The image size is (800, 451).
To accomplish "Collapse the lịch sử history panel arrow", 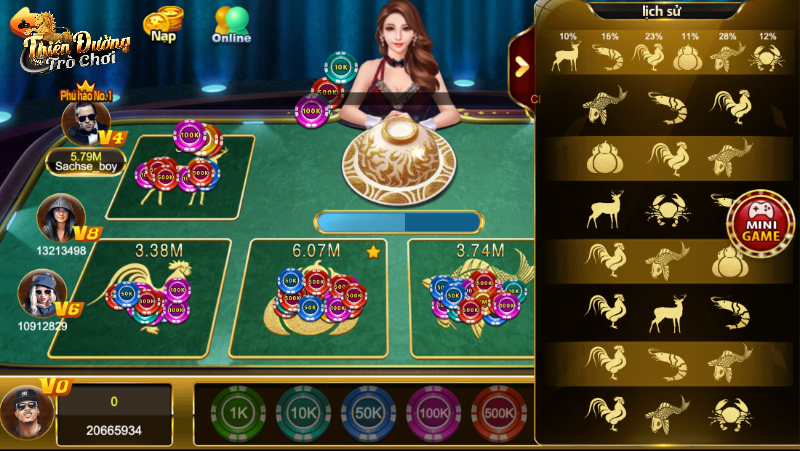I will point(521,66).
